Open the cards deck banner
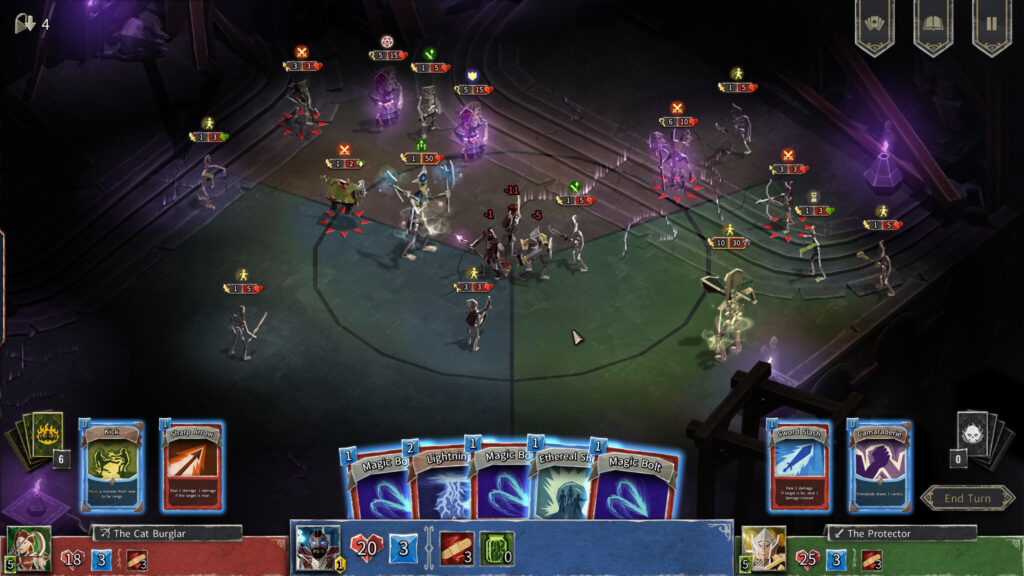Screen dimensions: 1024x576 tap(875, 25)
